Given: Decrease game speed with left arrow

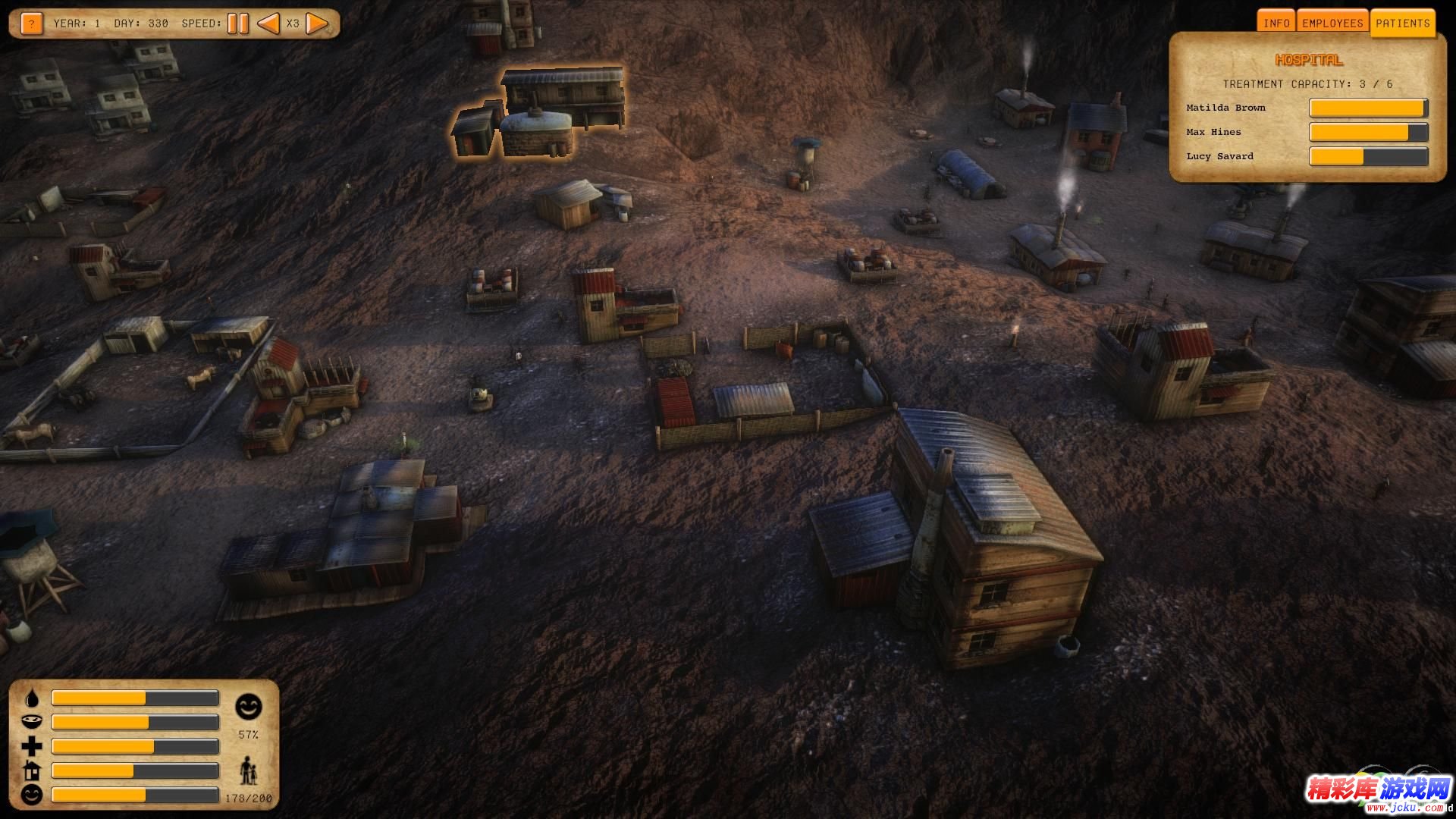Looking at the screenshot, I should 268,24.
